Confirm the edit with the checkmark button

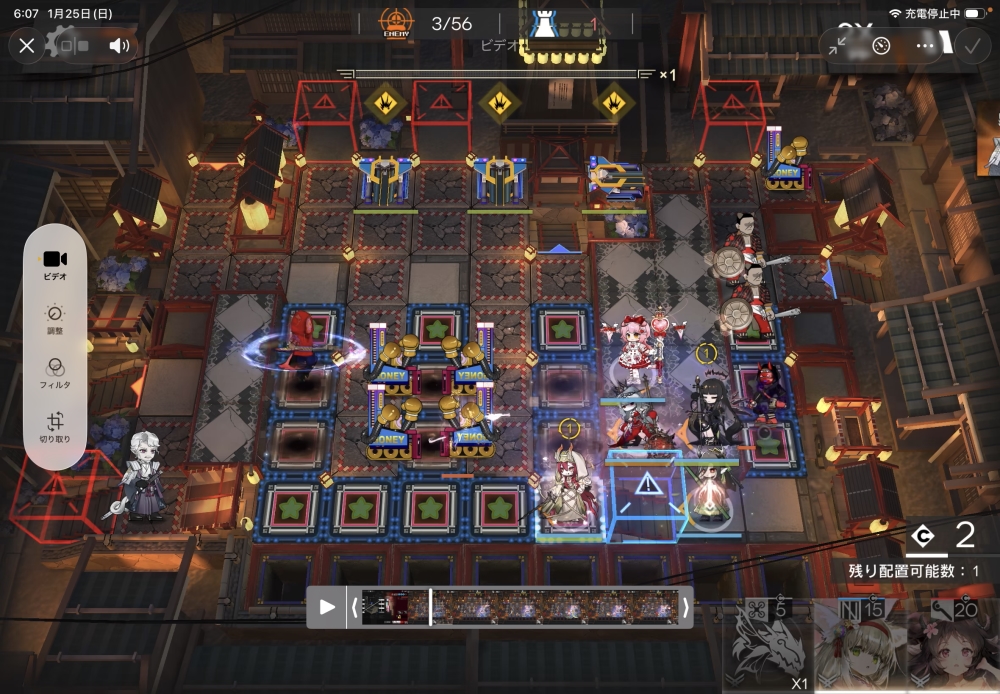click(970, 45)
